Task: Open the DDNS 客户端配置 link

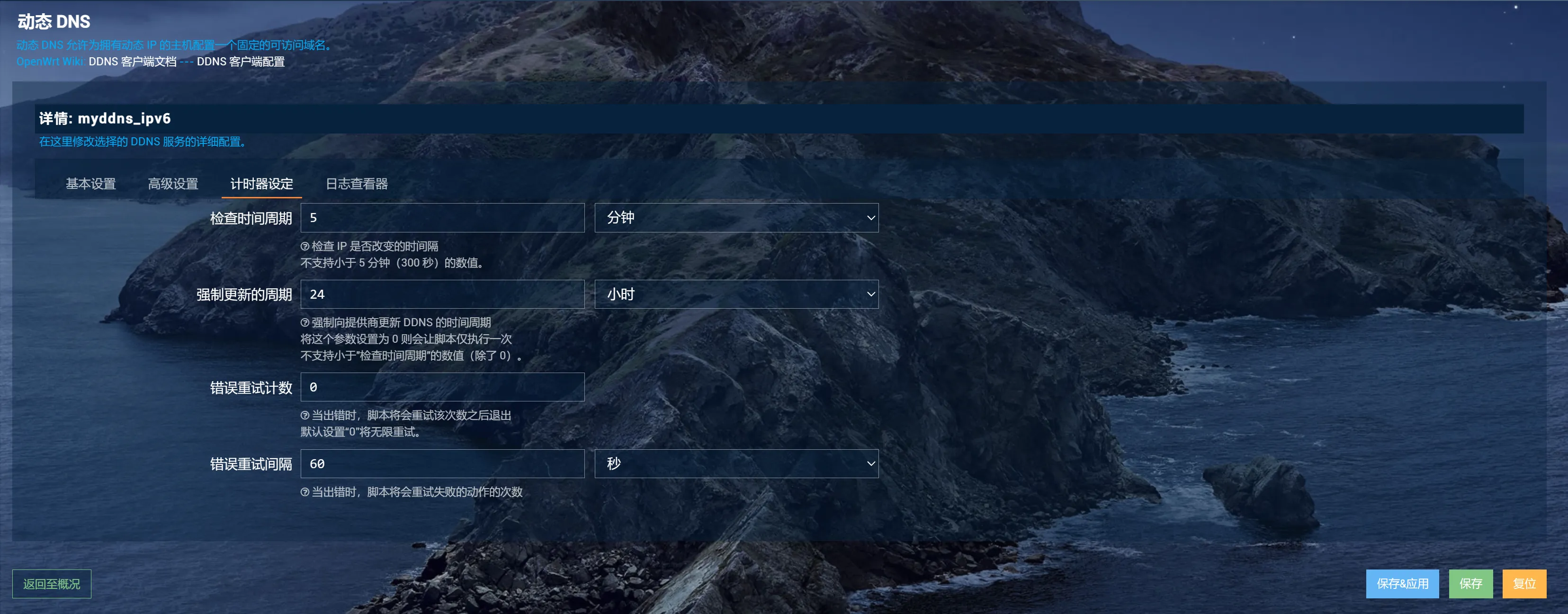Action: pos(241,62)
